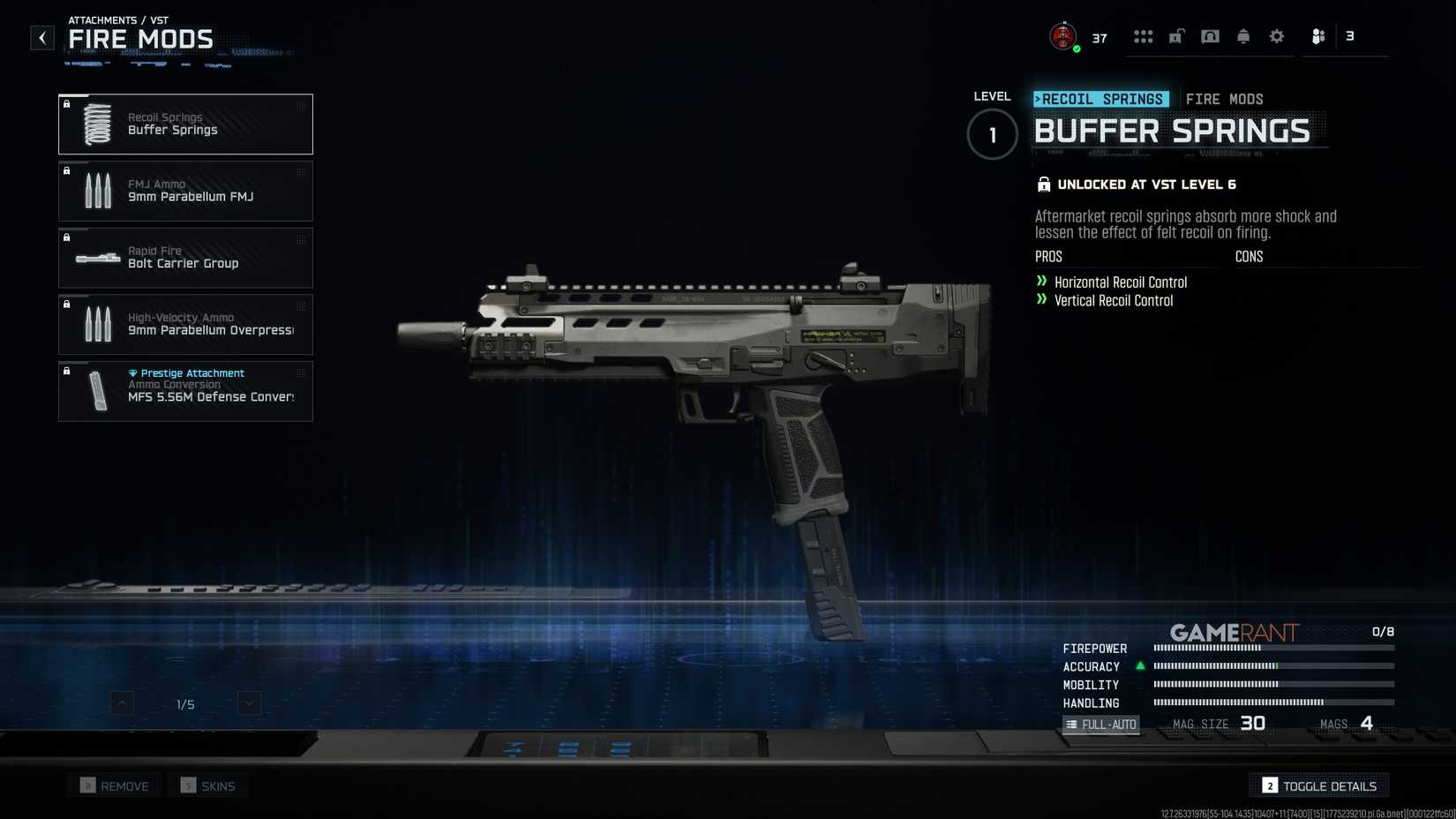Open the grid menu icon near the header
This screenshot has height=819, width=1456.
(1144, 36)
